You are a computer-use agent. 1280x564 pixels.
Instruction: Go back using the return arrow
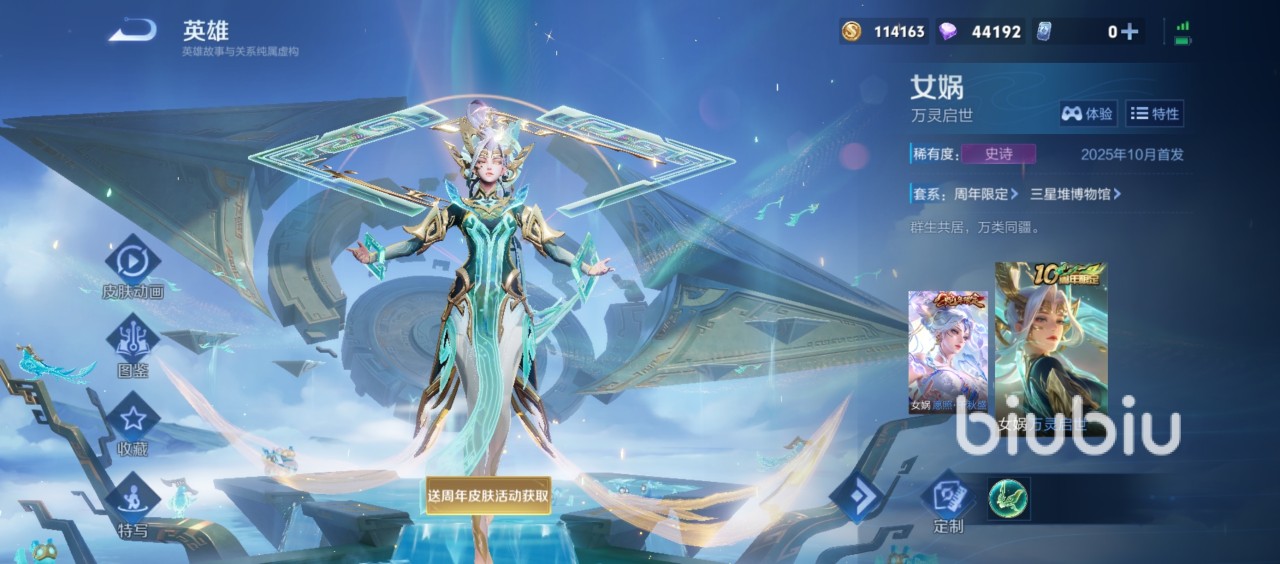point(132,31)
